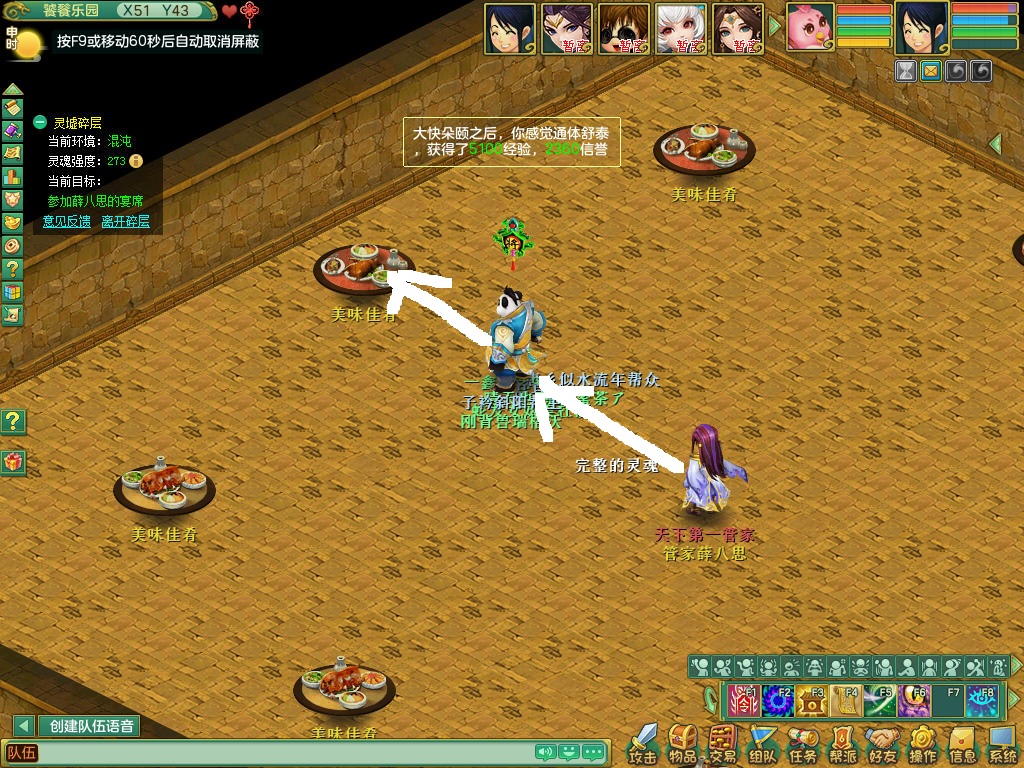The image size is (1024, 768).
Task: Click the 创建队伍语音 team voice button
Action: tap(91, 726)
